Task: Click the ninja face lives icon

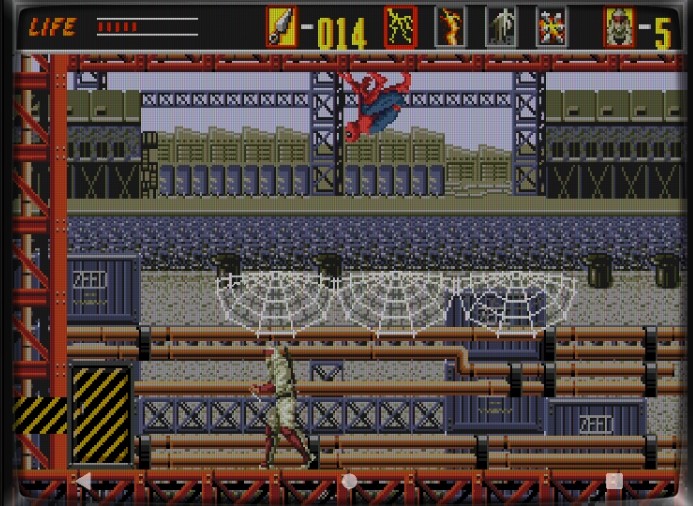Action: tap(619, 27)
